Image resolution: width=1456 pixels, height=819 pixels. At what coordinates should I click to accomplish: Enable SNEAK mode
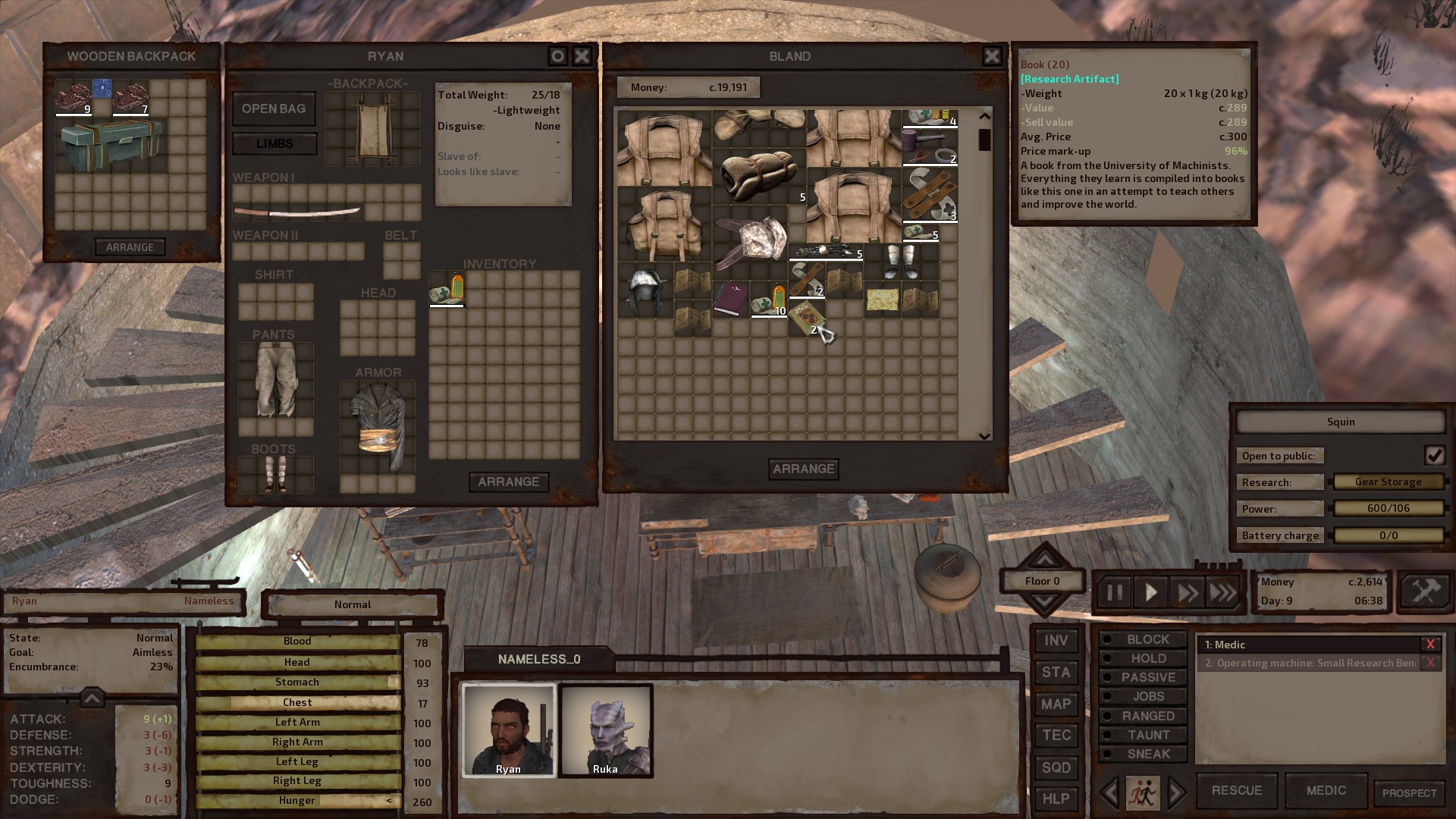(x=1142, y=754)
